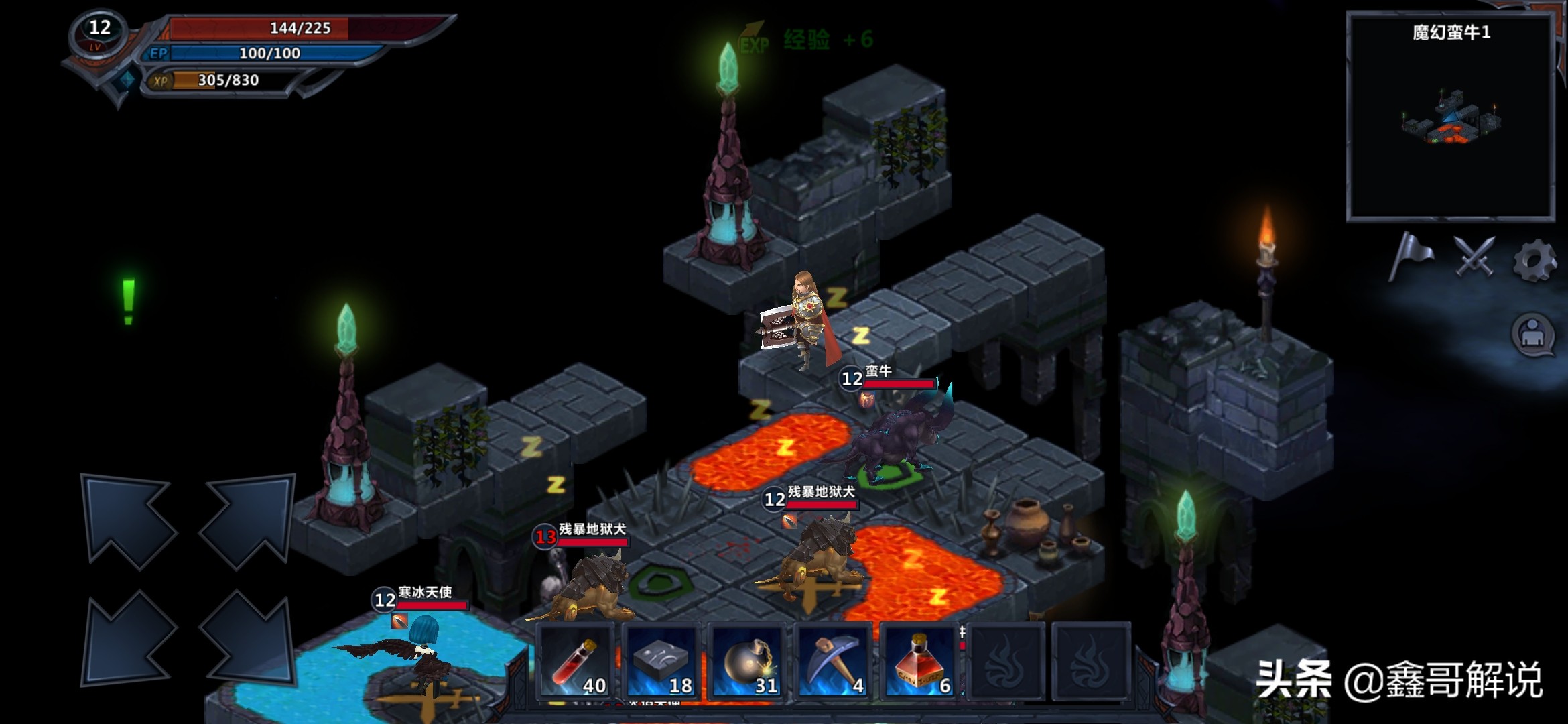The height and width of the screenshot is (724, 1568).
Task: Use the orange flask potion slot
Action: [x=919, y=662]
